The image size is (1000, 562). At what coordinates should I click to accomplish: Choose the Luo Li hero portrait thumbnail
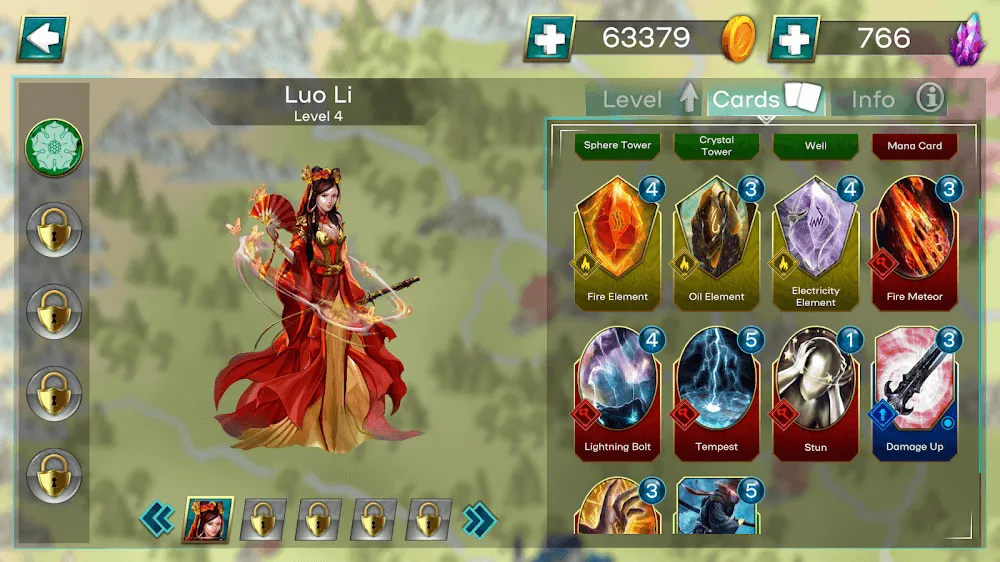[x=207, y=519]
